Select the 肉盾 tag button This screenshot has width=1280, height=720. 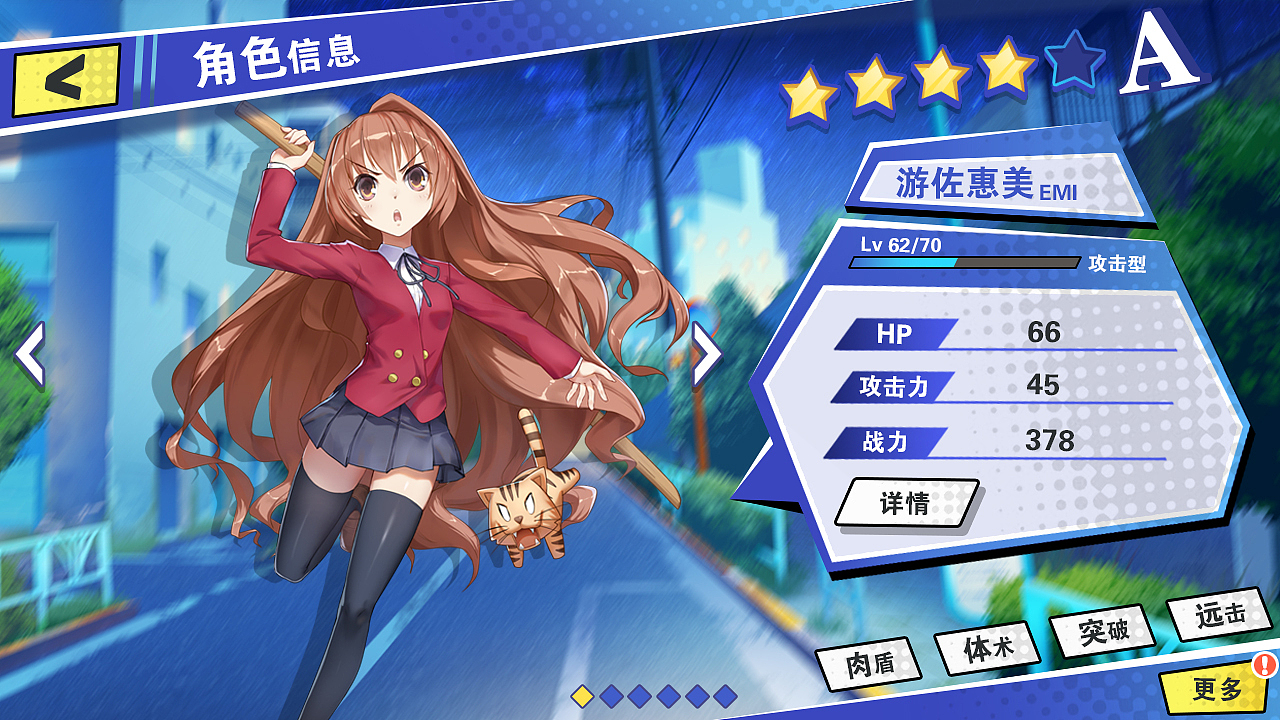click(x=868, y=665)
